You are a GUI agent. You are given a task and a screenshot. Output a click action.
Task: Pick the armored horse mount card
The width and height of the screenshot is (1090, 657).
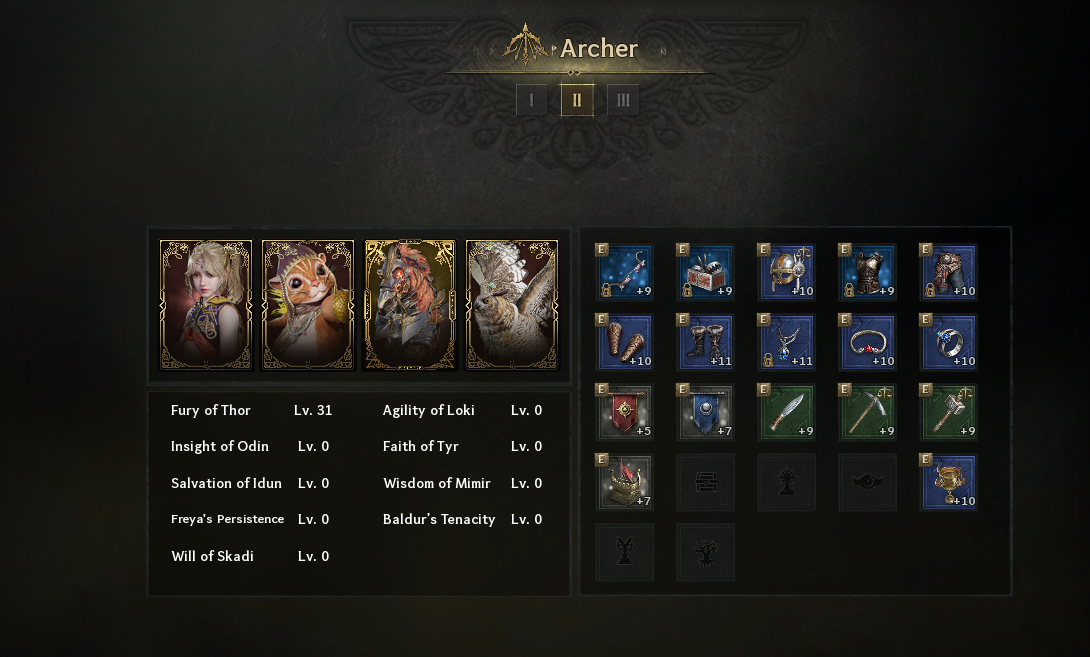[410, 305]
